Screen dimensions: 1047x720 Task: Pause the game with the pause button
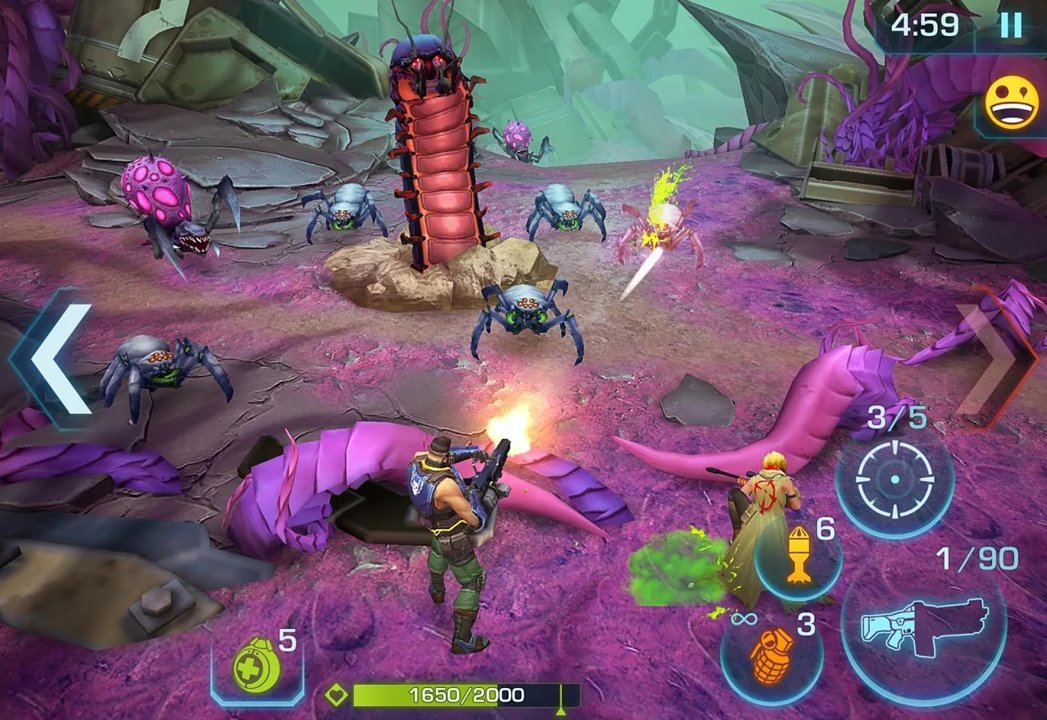(1011, 25)
